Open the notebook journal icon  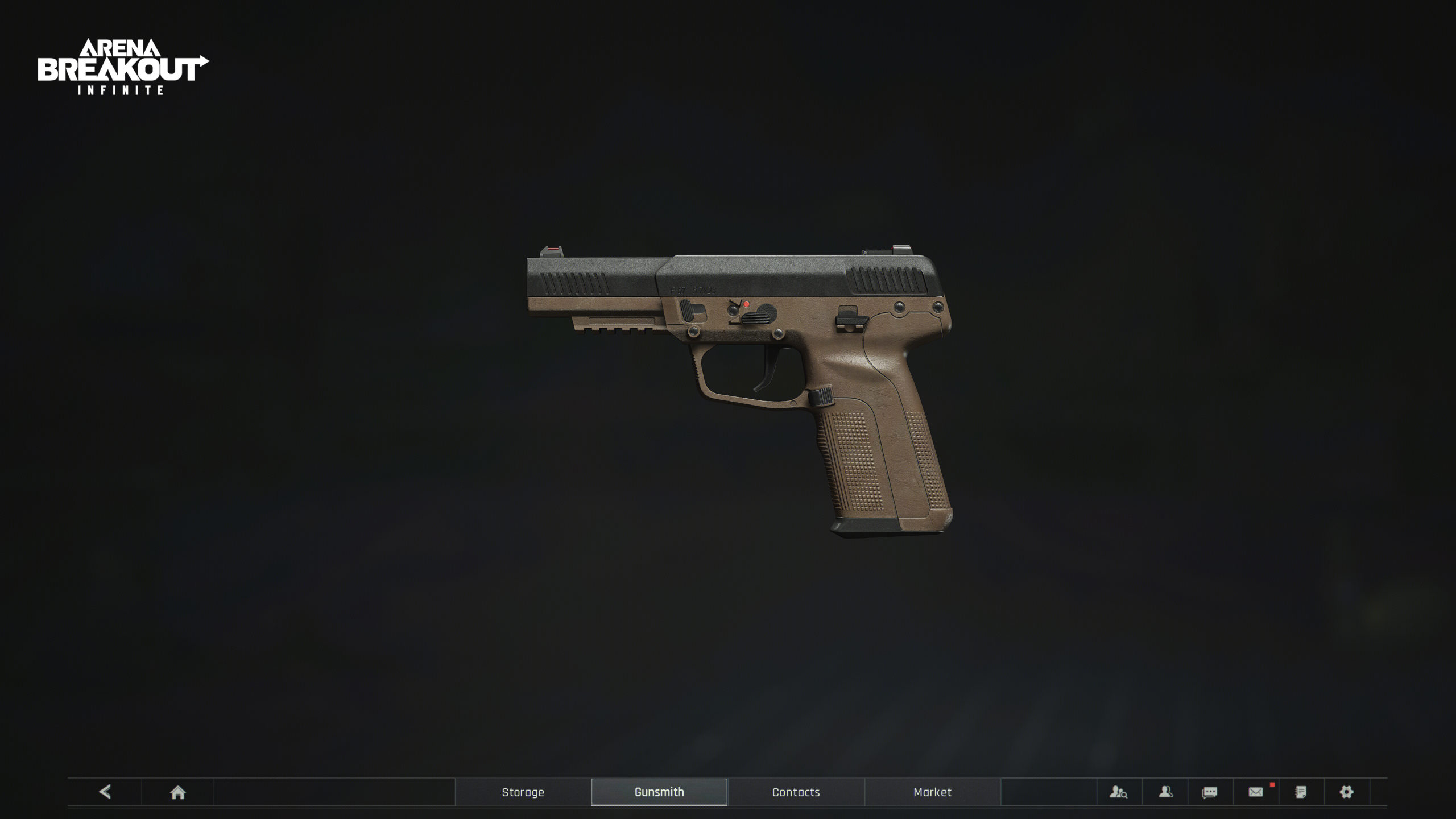(x=1301, y=792)
